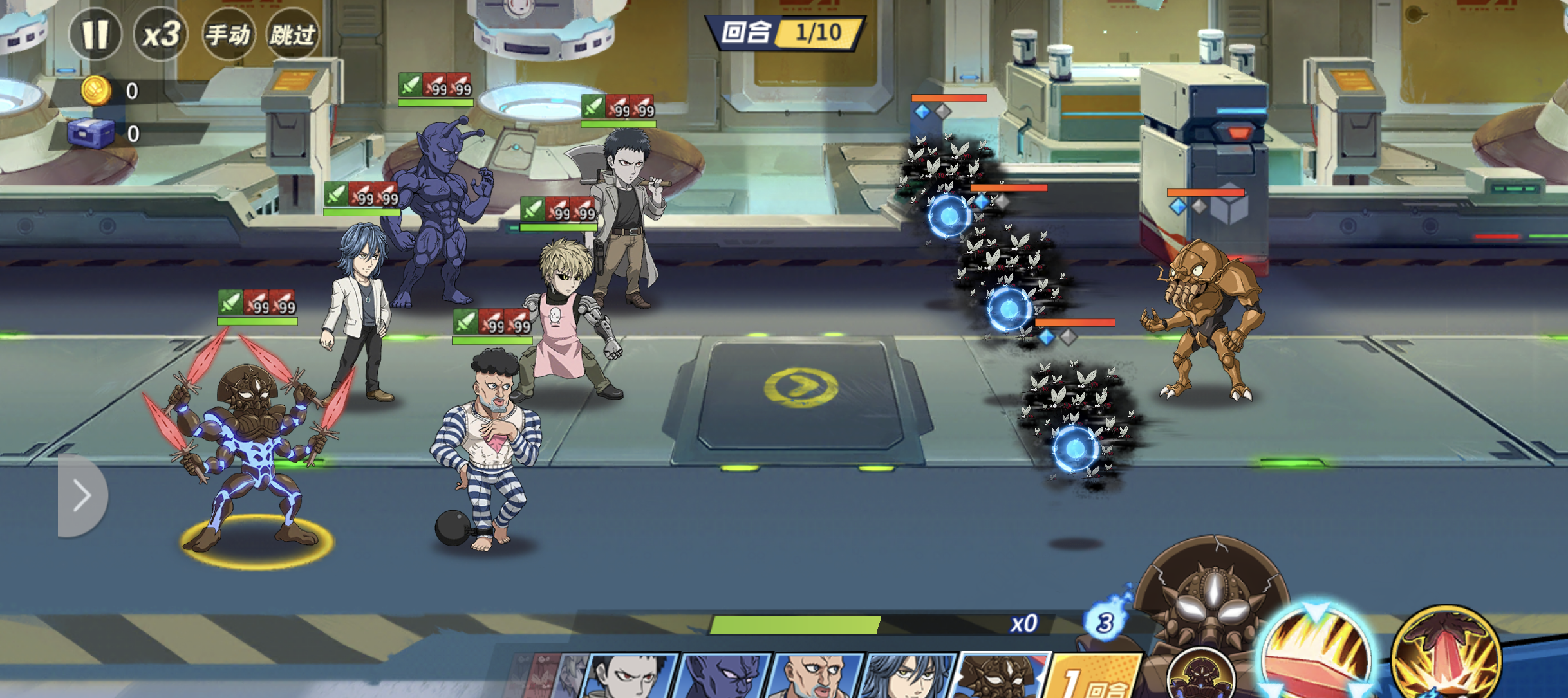Skip the battle with 跳过

coord(293,34)
